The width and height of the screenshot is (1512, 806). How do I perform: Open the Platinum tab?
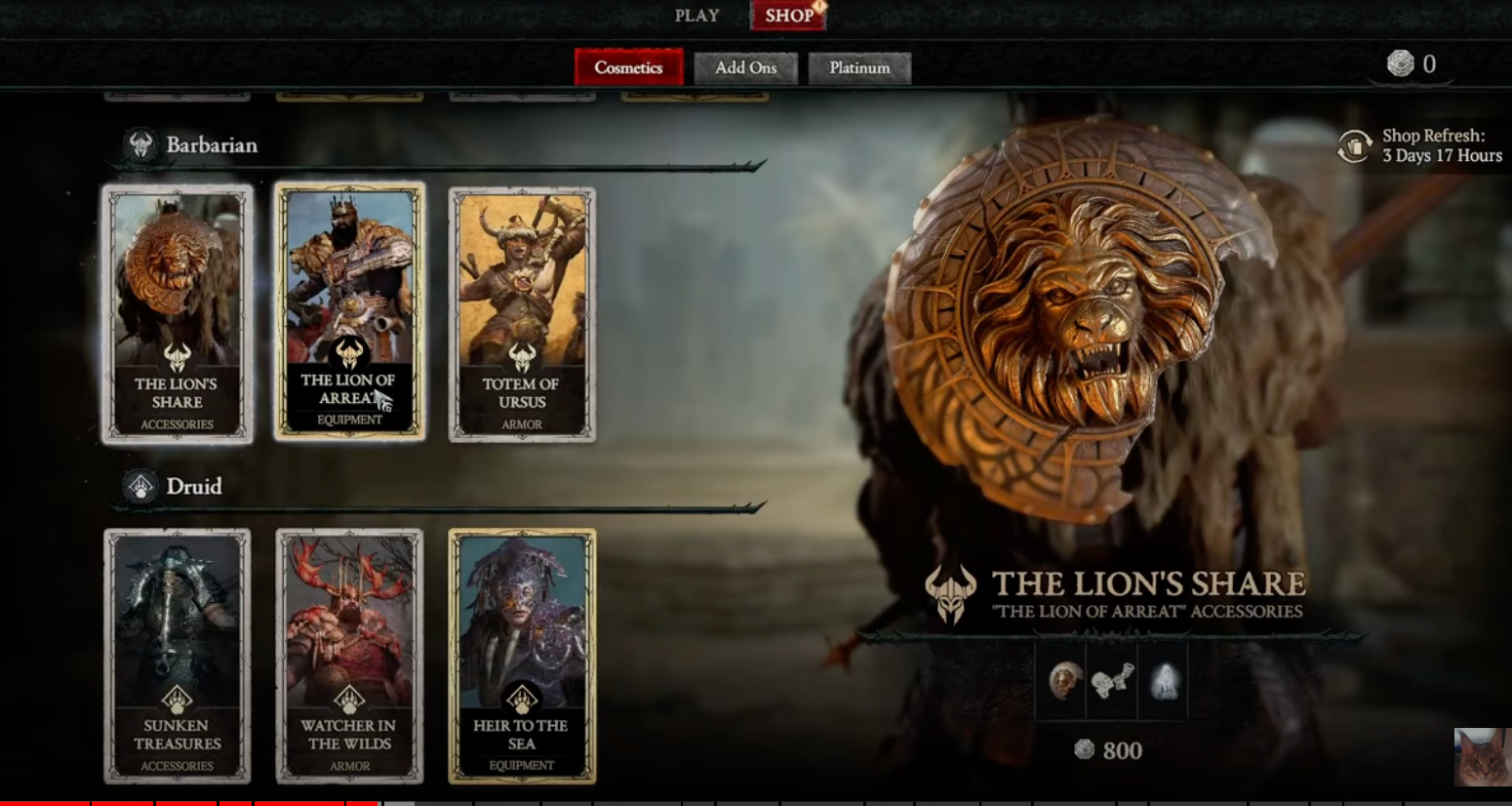858,67
